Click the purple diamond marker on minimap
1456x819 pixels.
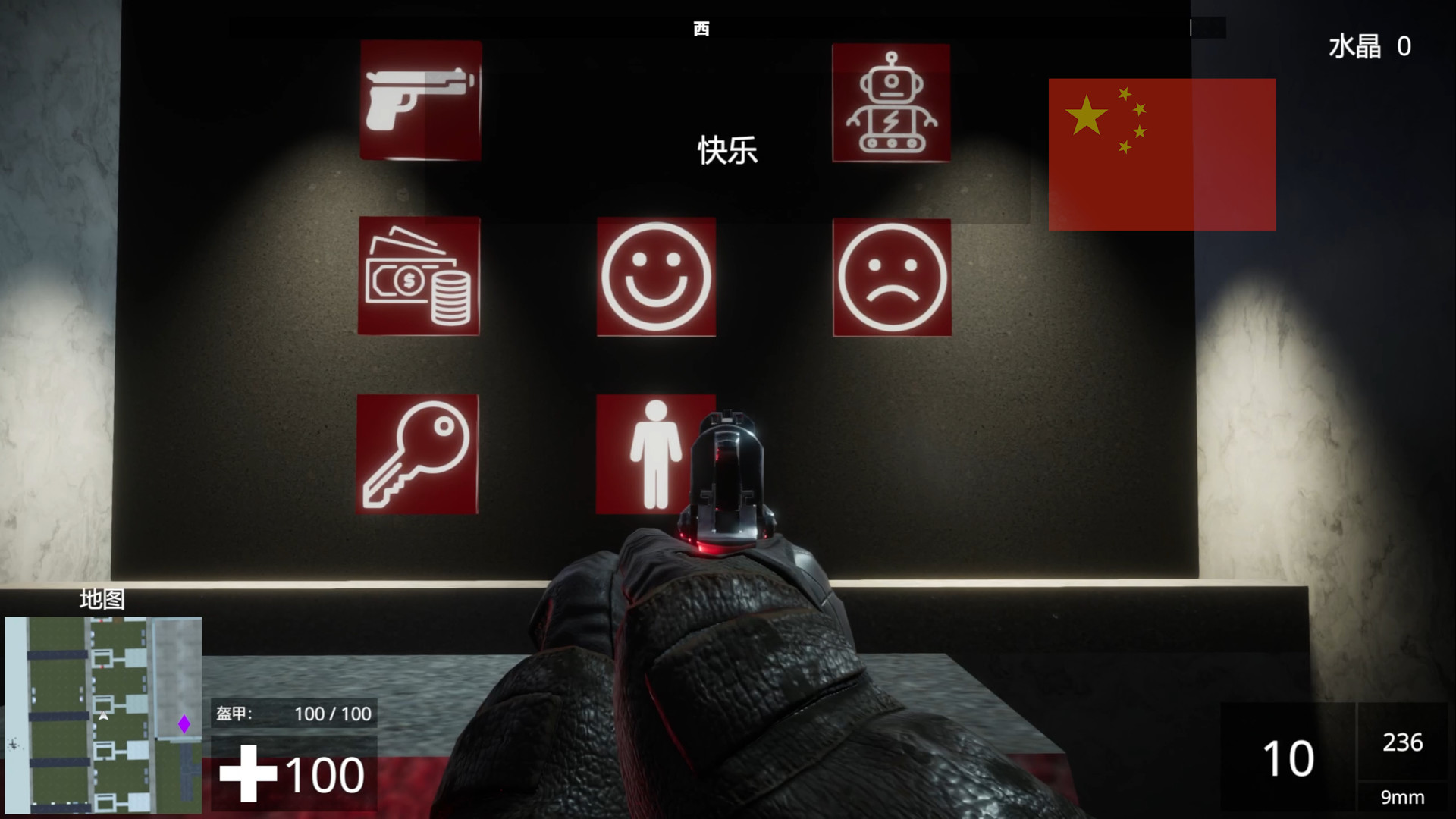point(184,724)
